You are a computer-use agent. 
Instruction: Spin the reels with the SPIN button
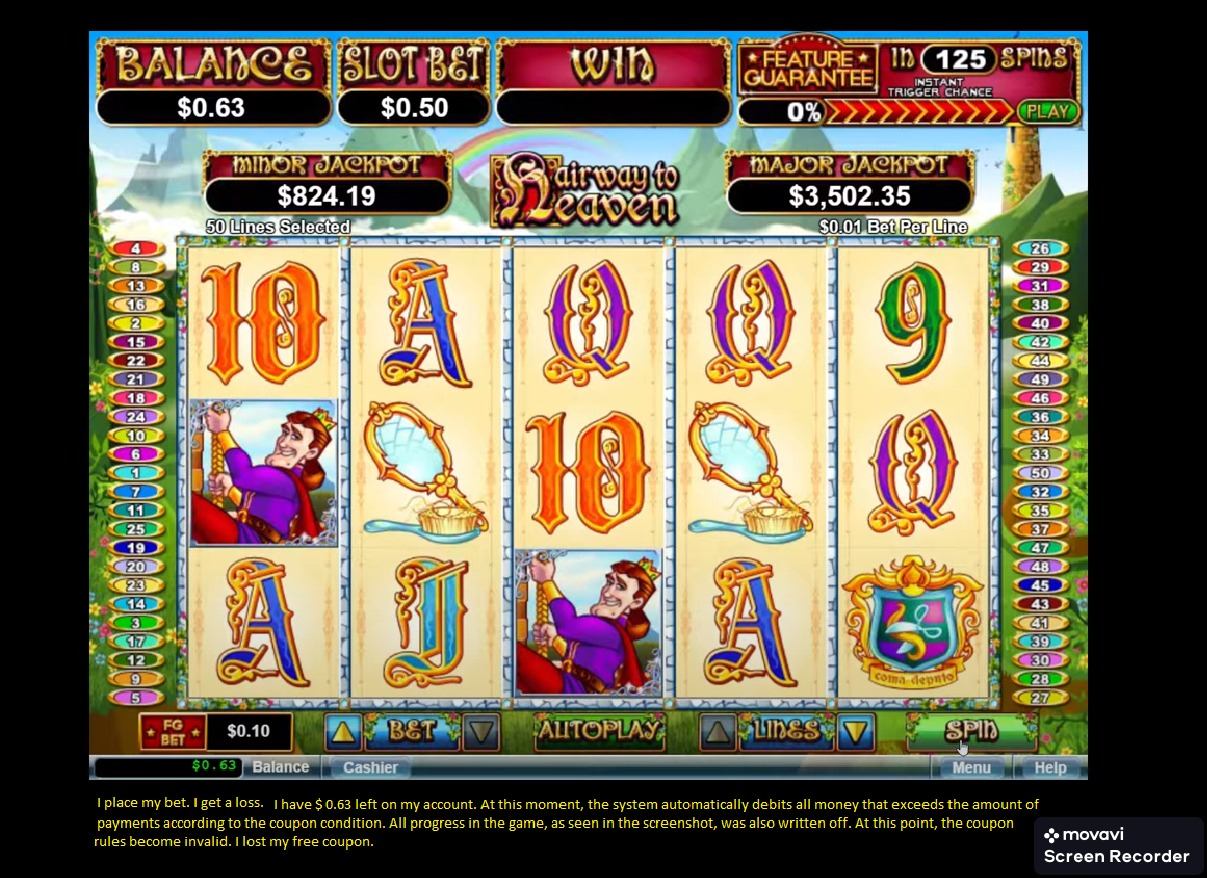click(x=969, y=731)
